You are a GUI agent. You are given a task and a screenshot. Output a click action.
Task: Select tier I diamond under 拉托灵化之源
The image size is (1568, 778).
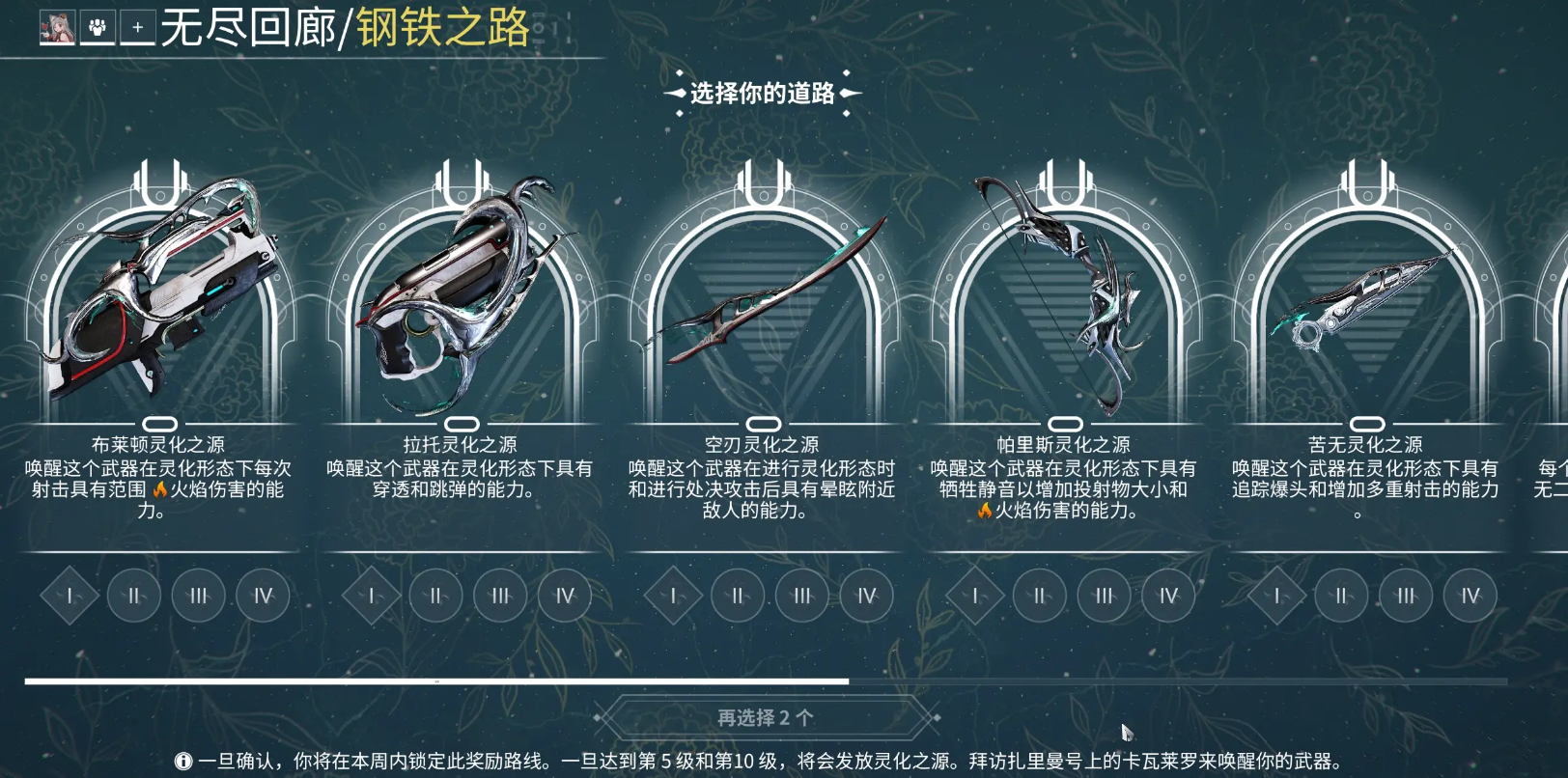370,596
